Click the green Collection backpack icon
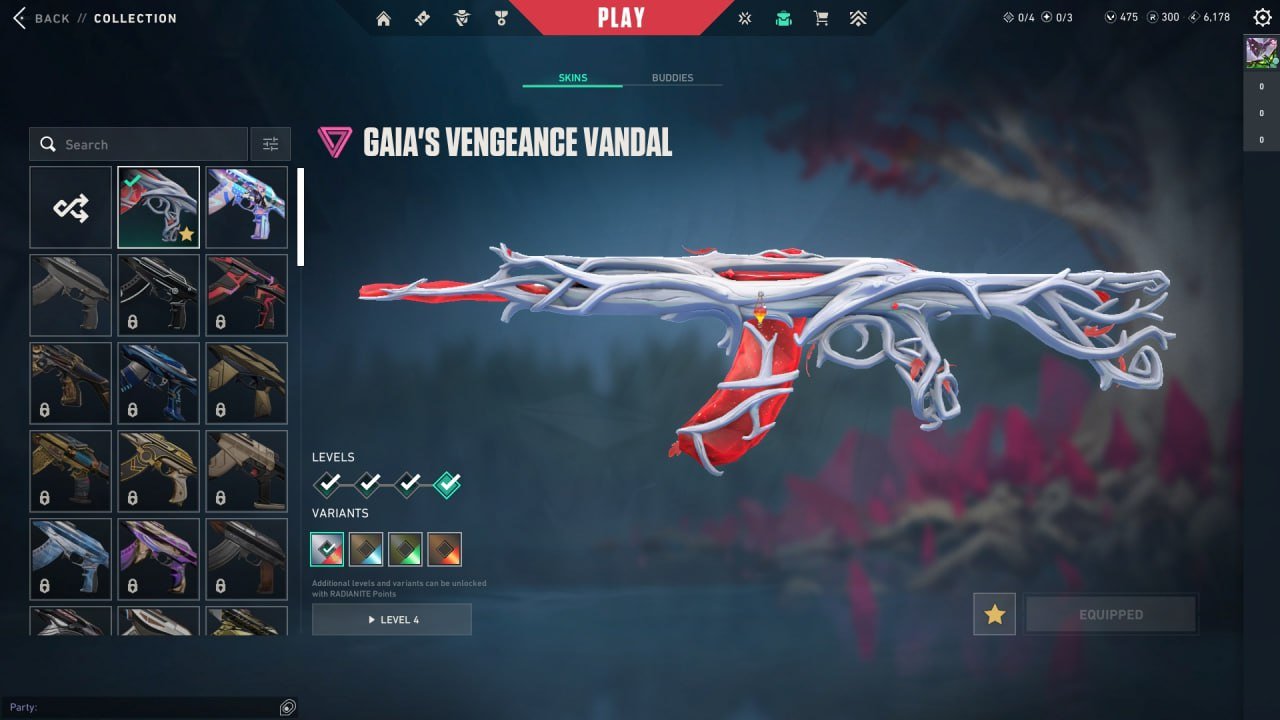The image size is (1280, 720). (x=783, y=17)
